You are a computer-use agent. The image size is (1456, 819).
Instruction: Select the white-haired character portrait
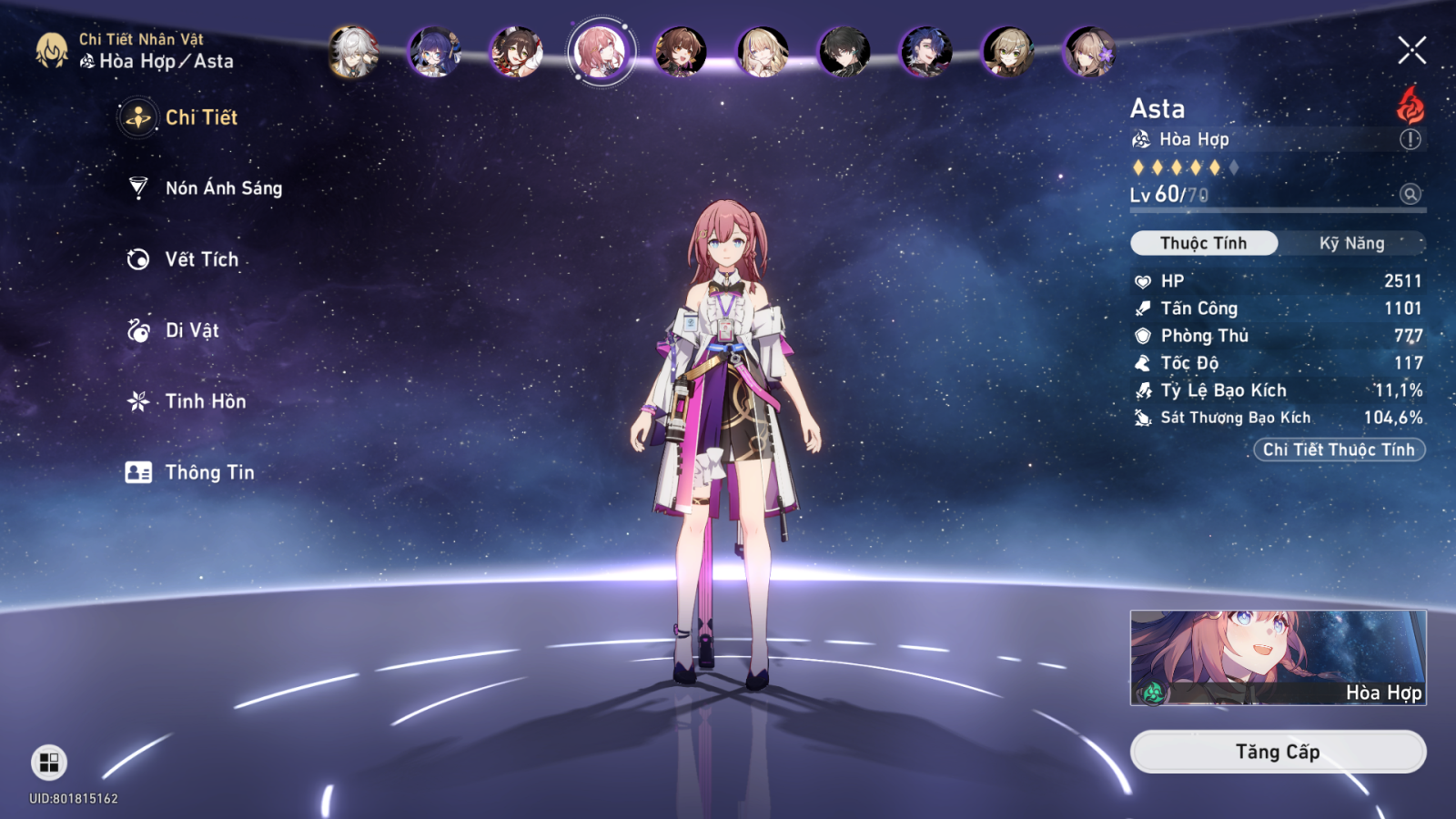353,51
